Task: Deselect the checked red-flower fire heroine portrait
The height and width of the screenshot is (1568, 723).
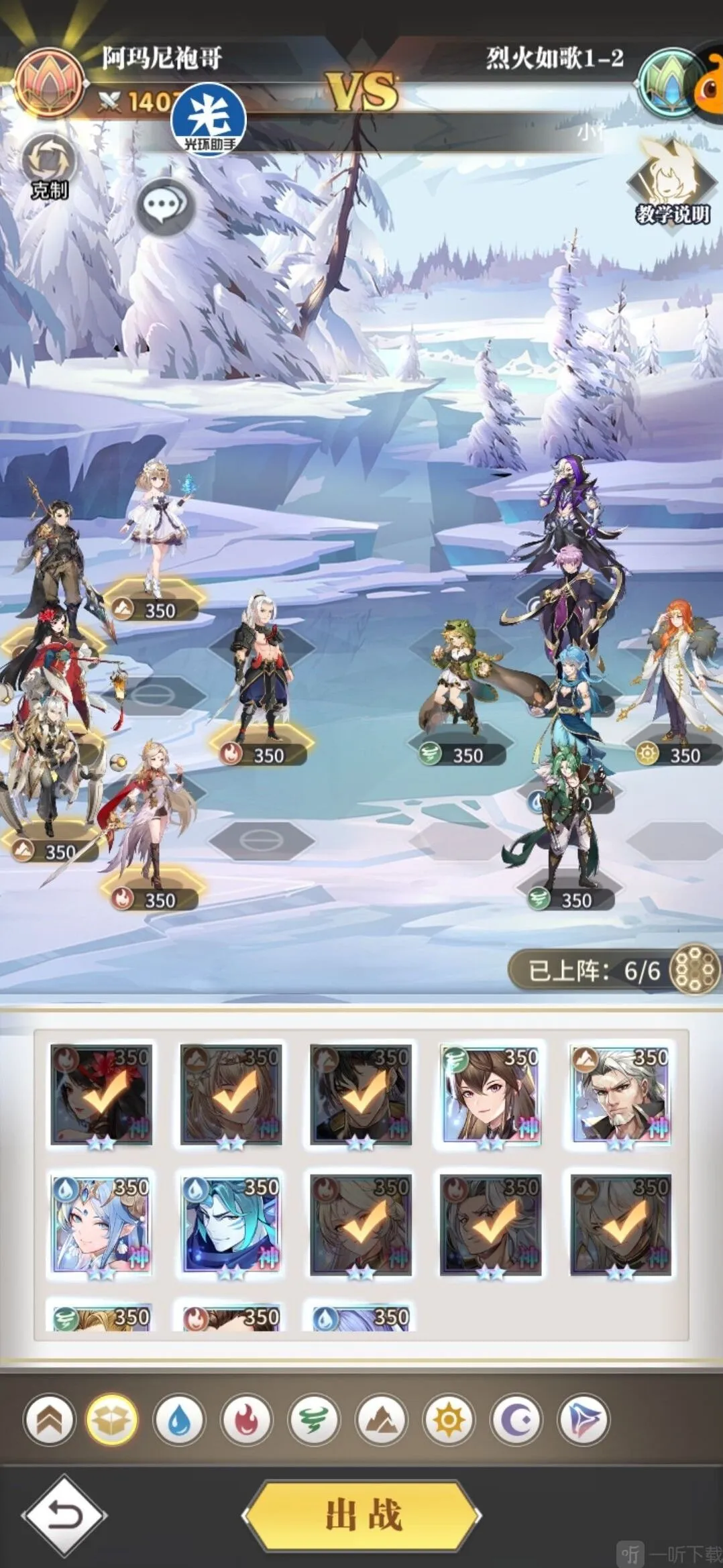Action: coord(101,1094)
